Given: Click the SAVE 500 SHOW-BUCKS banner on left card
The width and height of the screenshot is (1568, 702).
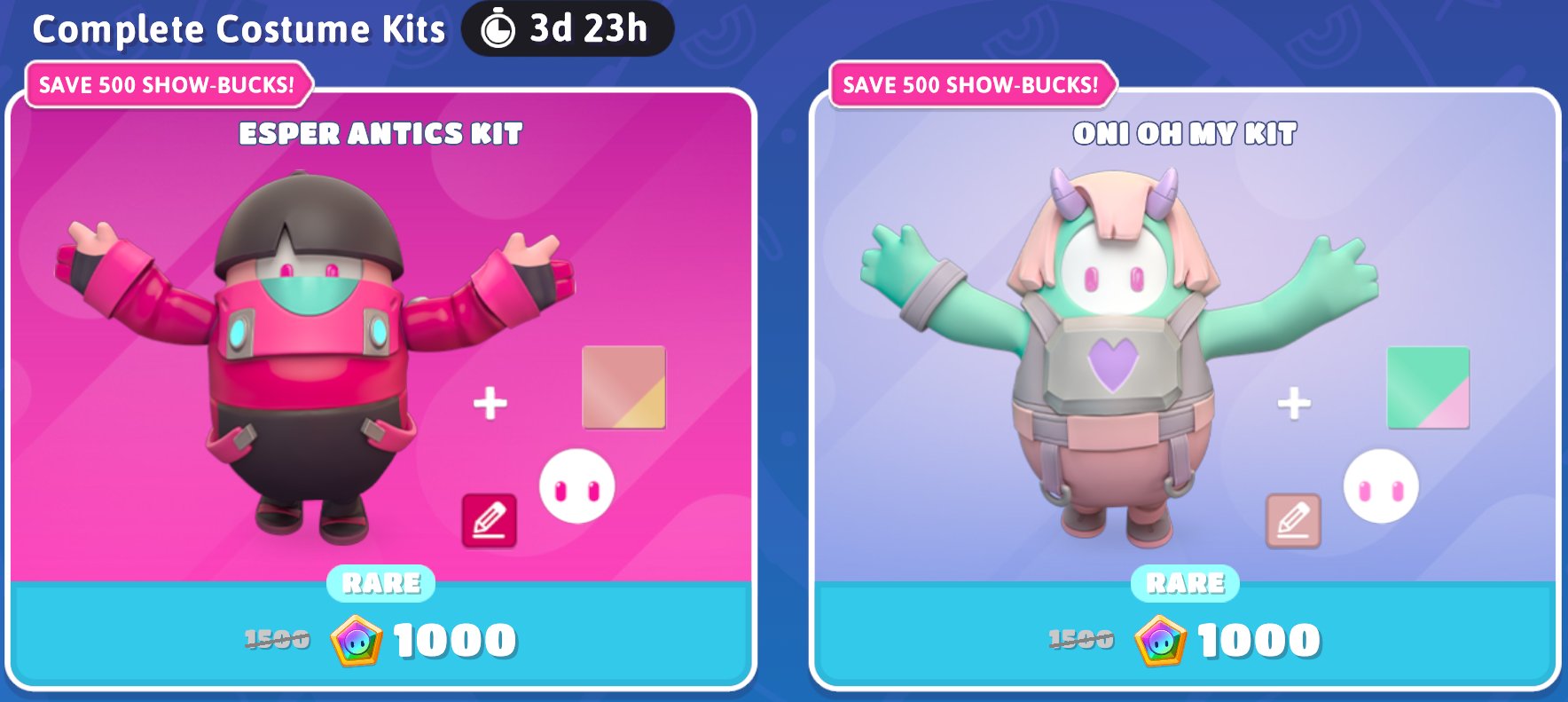Looking at the screenshot, I should click(x=169, y=84).
